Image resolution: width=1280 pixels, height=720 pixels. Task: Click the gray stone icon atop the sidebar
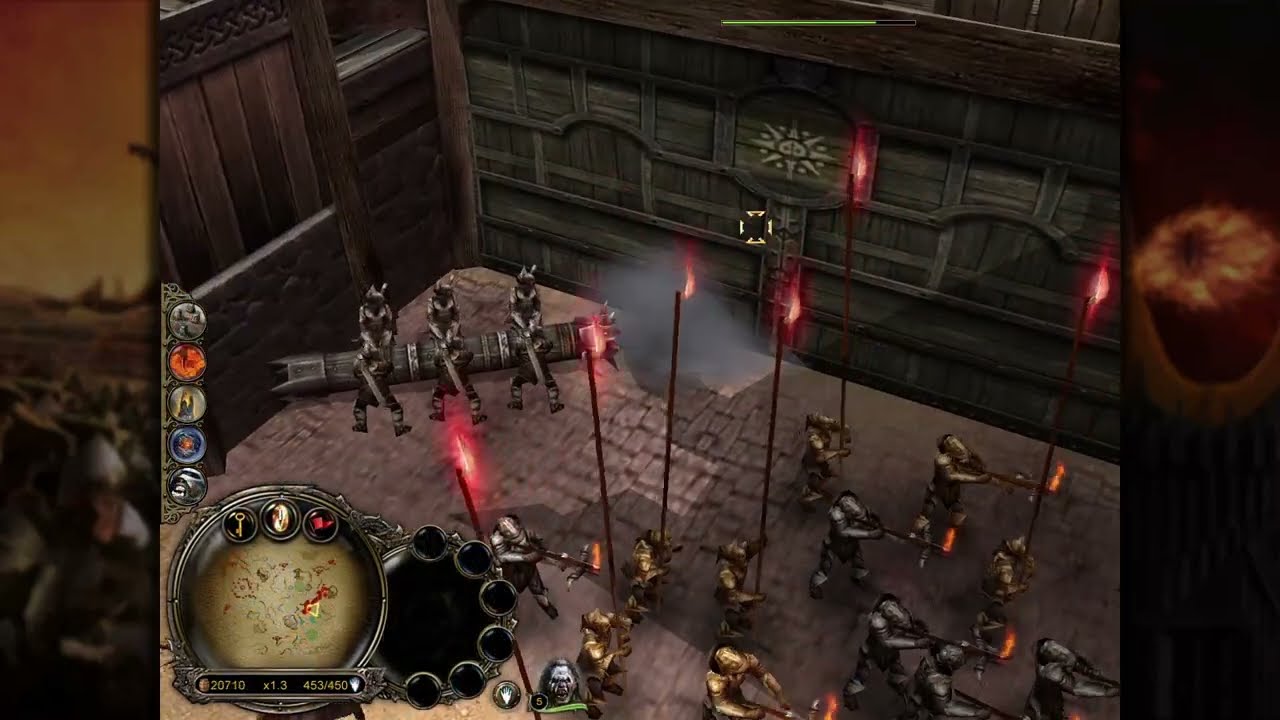point(187,320)
